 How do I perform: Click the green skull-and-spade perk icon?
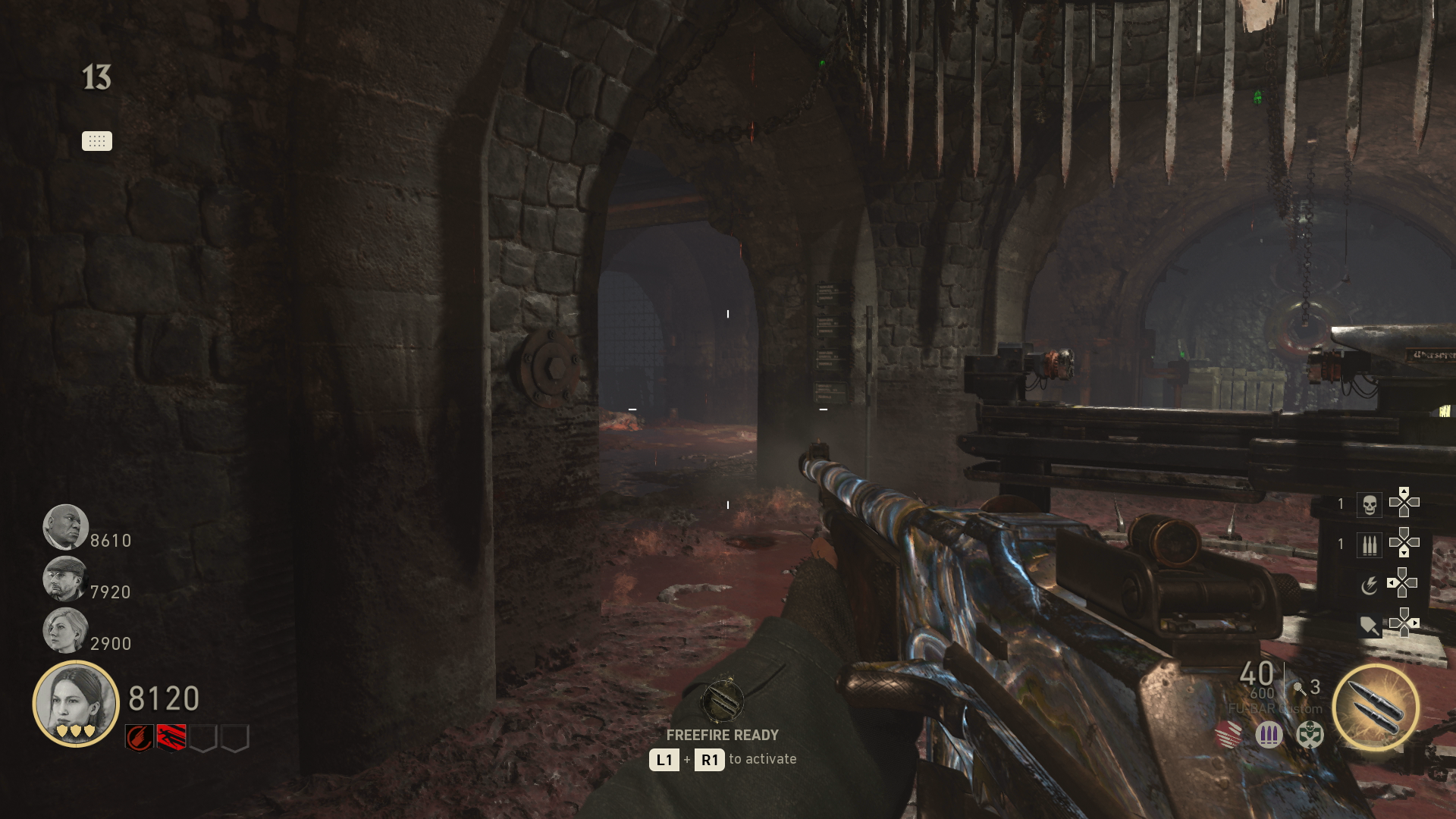[1309, 736]
